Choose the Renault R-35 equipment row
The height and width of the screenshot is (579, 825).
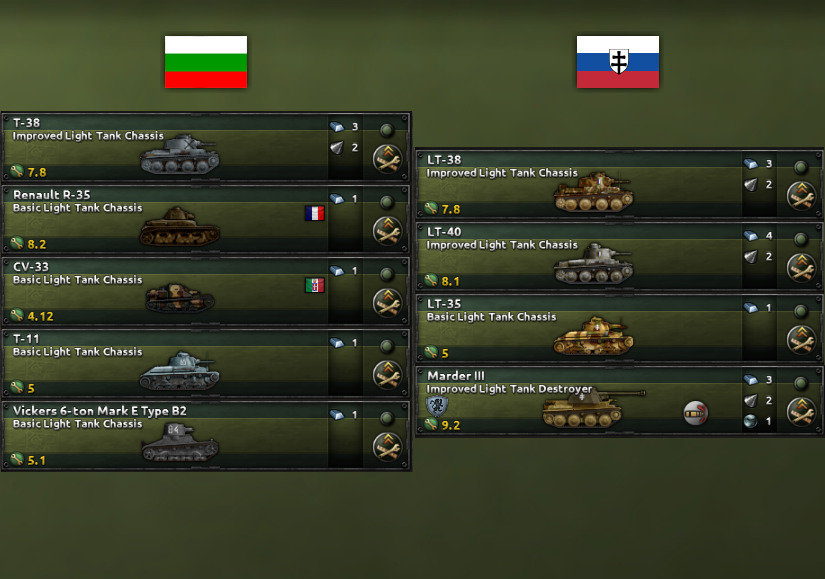coord(170,220)
